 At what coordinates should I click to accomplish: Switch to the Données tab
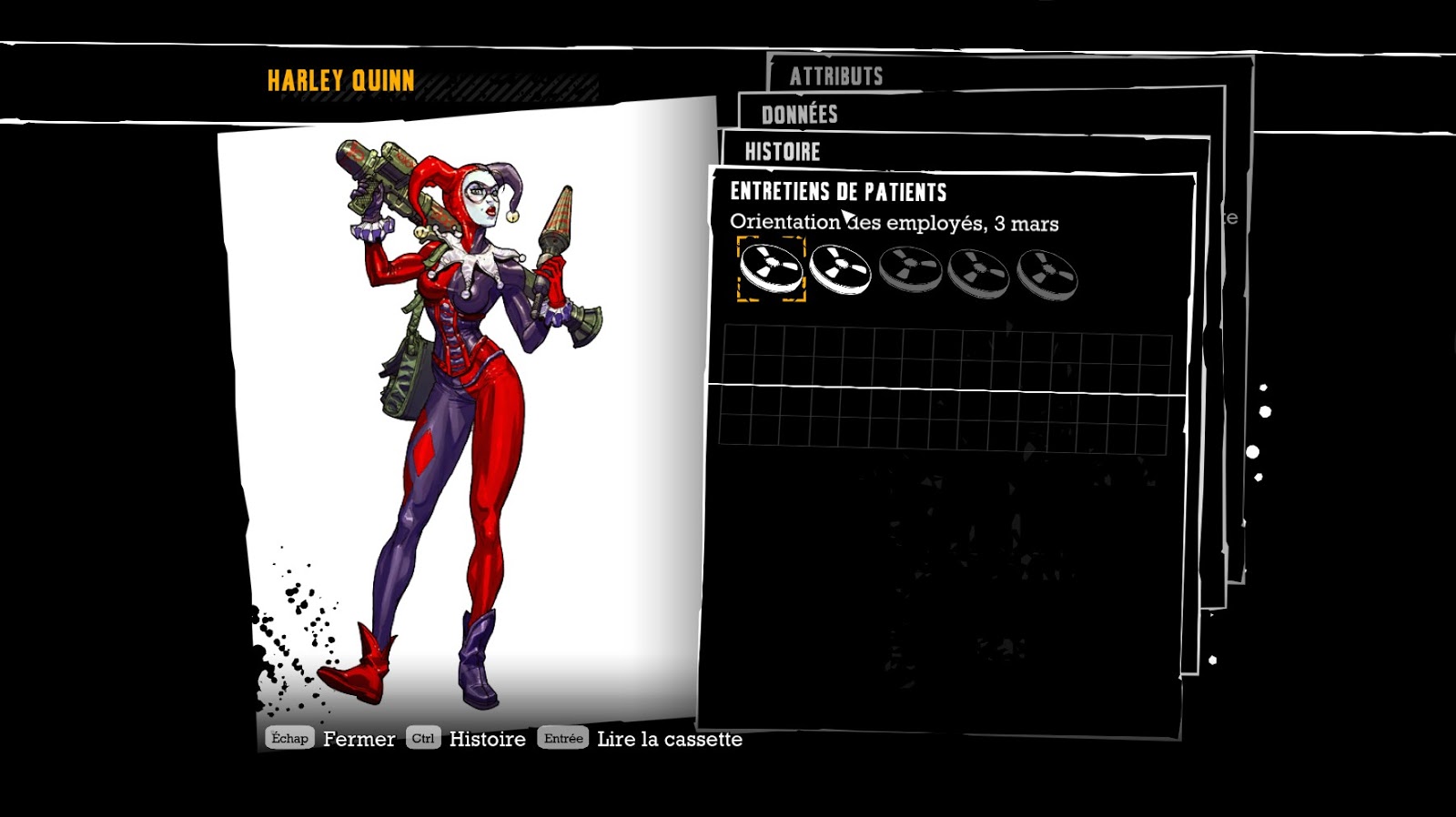[799, 115]
